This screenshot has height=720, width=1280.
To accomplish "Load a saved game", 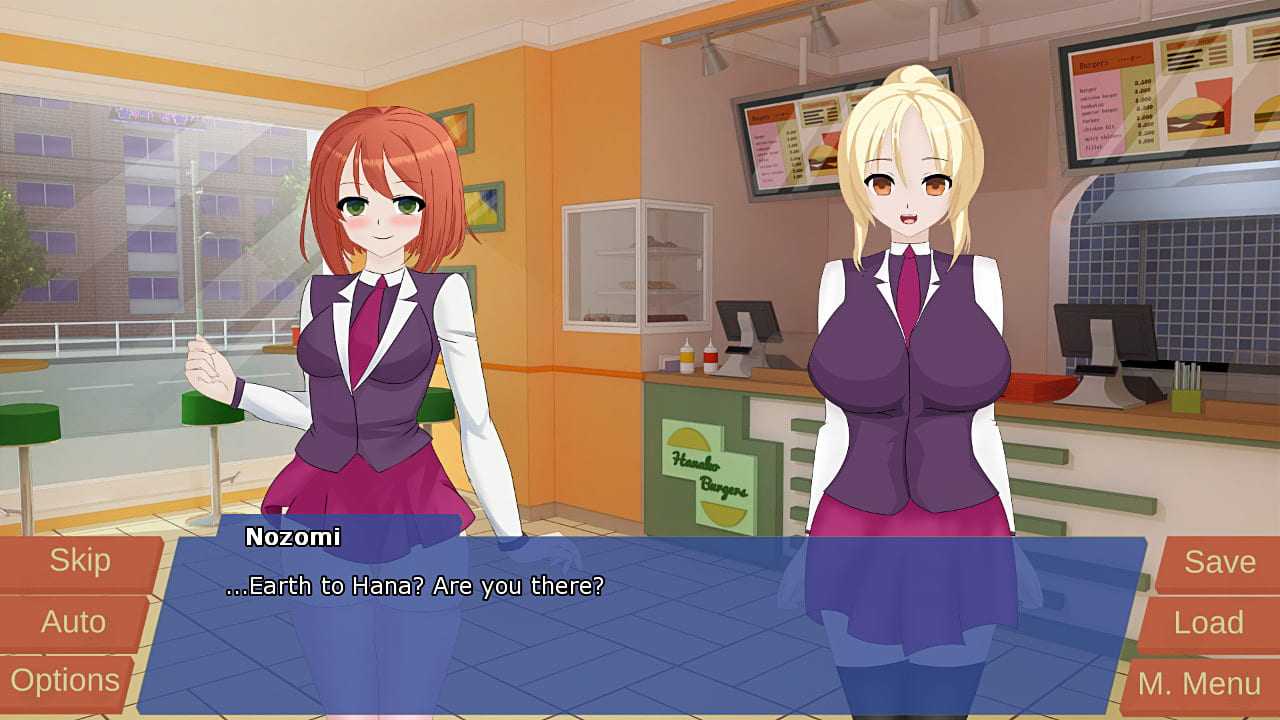I will click(x=1209, y=624).
